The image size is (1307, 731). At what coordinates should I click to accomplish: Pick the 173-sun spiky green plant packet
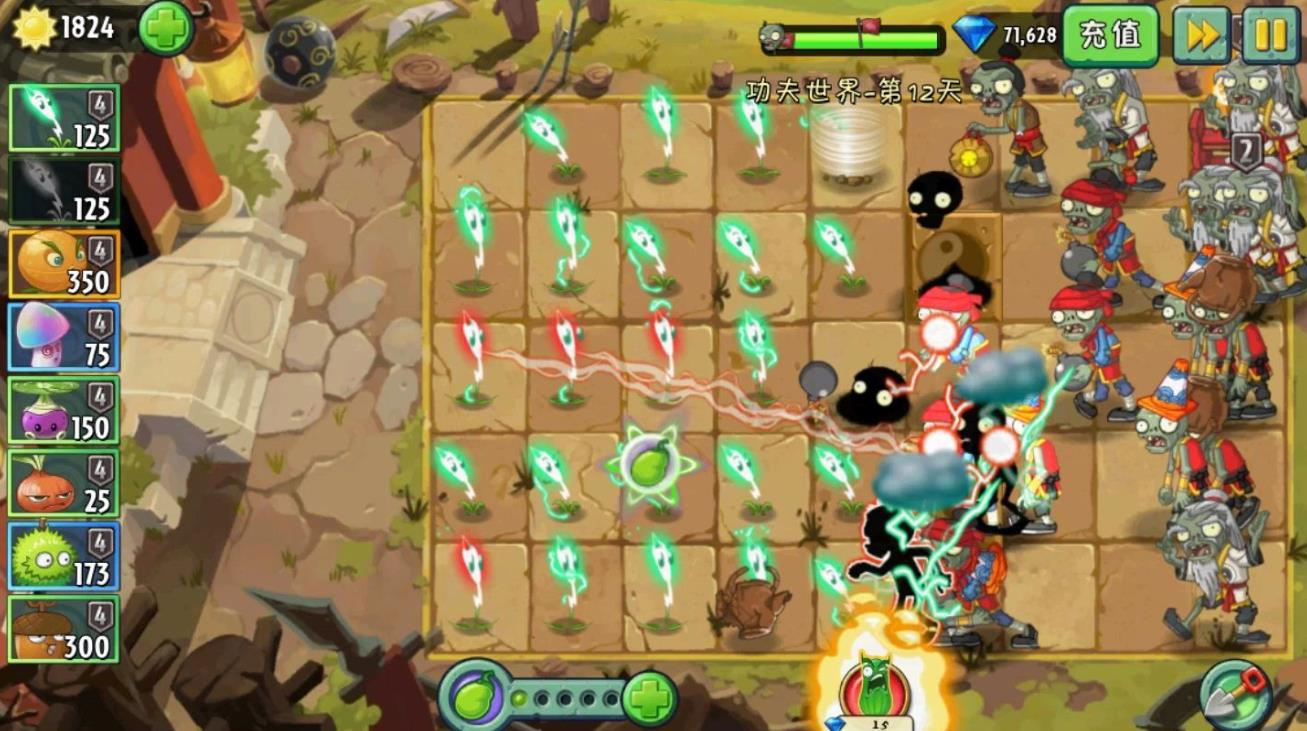[x=64, y=556]
